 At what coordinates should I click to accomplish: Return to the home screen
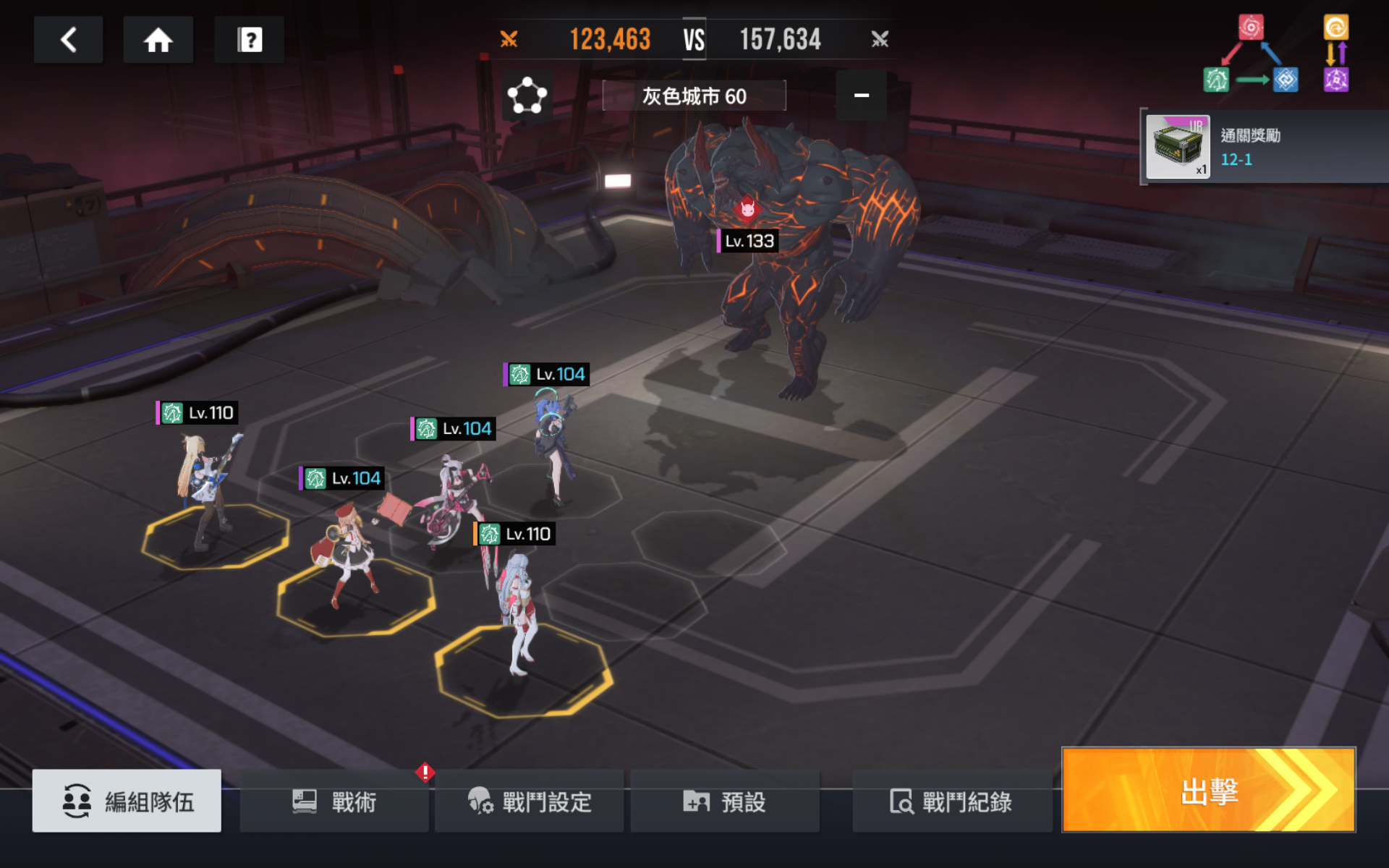[158, 40]
